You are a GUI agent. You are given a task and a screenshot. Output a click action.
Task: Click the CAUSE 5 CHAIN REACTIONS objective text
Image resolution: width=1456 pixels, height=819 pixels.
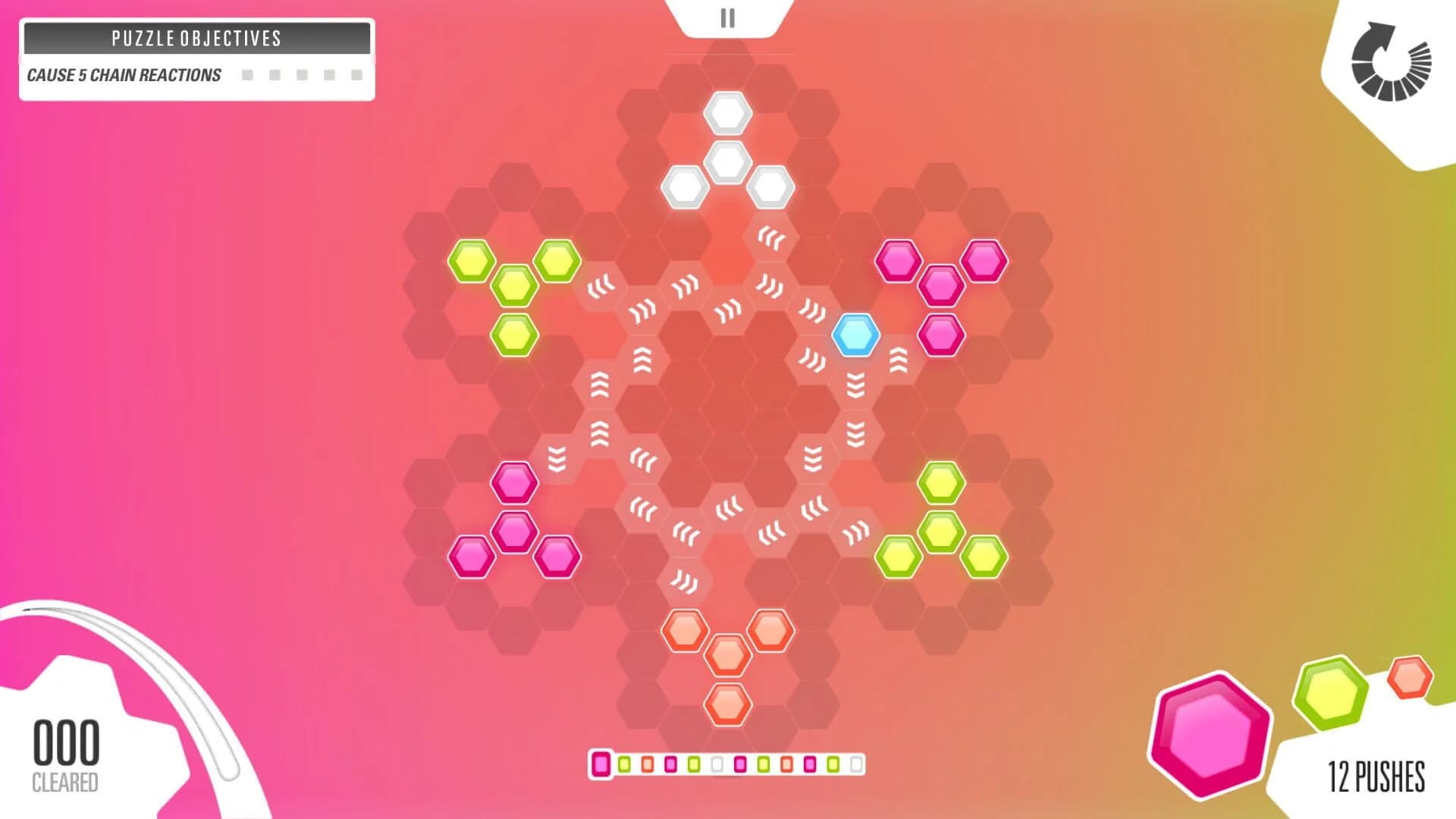coord(122,74)
